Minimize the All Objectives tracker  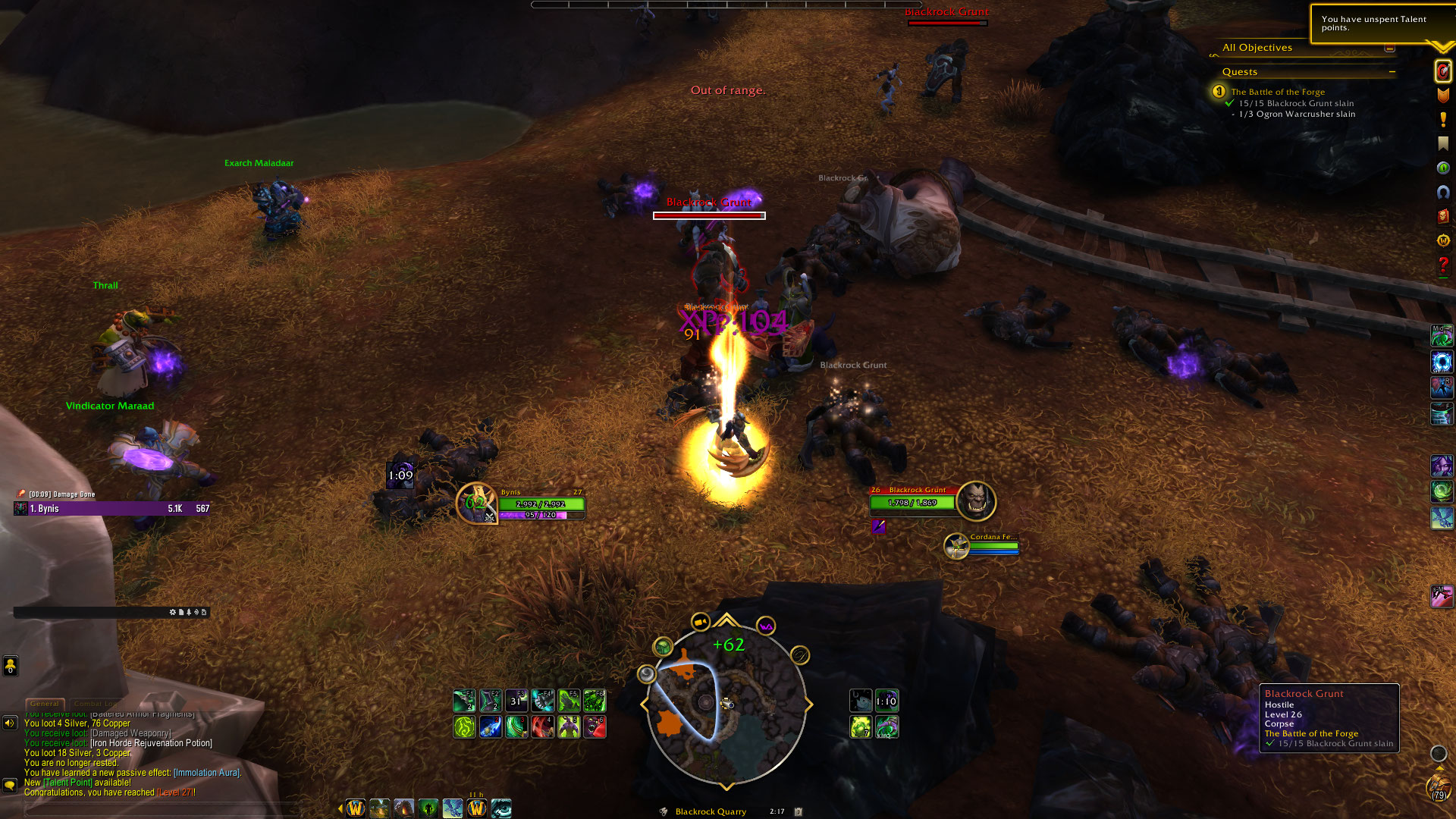point(1389,48)
